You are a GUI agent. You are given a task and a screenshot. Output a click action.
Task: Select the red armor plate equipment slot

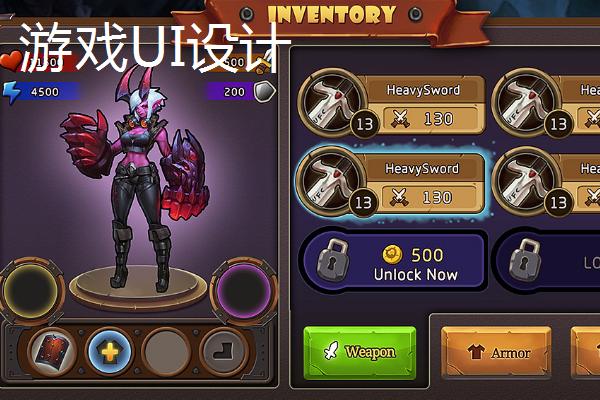tap(53, 351)
